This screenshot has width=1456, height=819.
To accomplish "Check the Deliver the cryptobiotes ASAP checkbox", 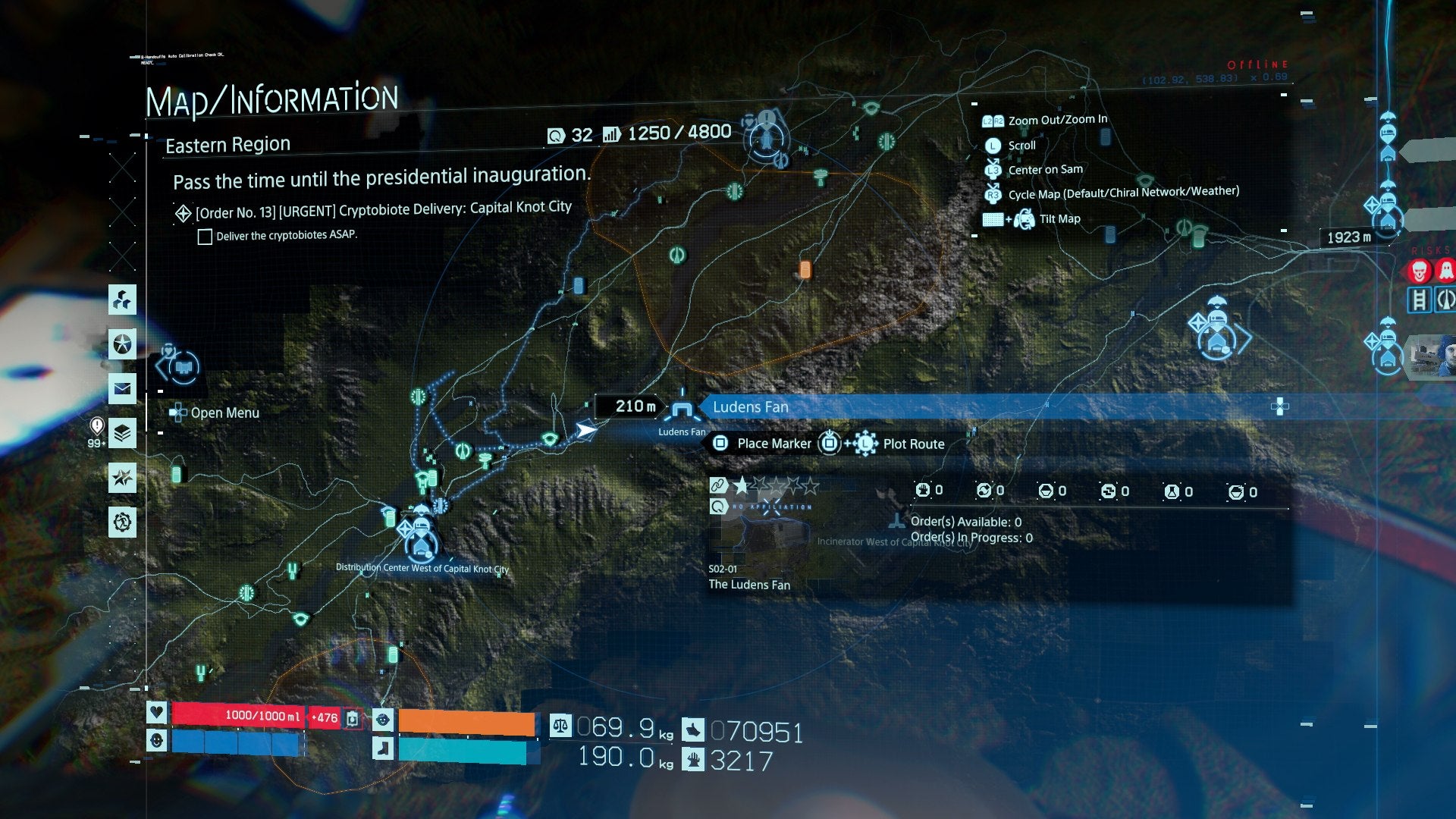I will (x=205, y=237).
